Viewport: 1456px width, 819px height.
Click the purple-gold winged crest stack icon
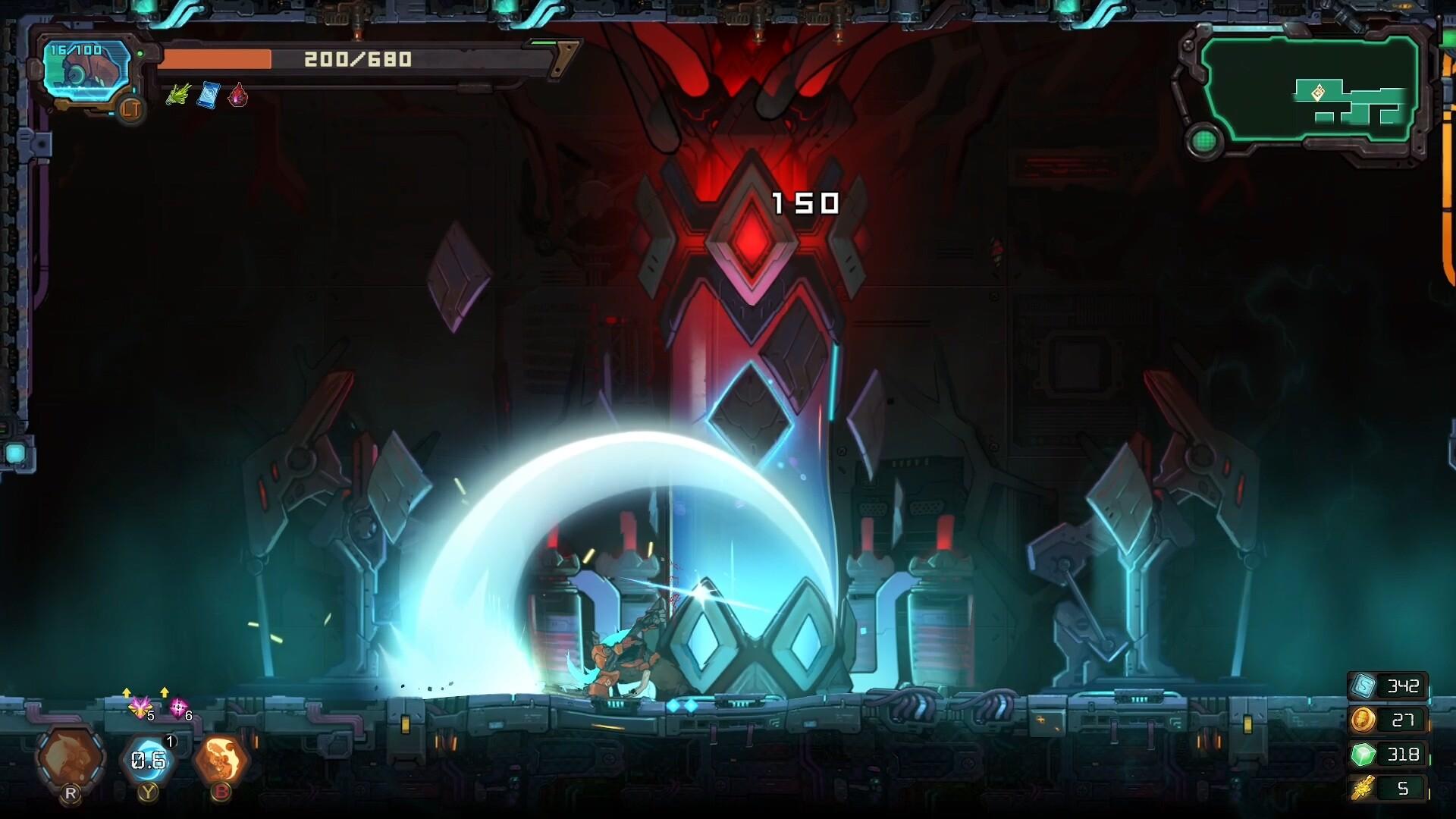pyautogui.click(x=140, y=708)
